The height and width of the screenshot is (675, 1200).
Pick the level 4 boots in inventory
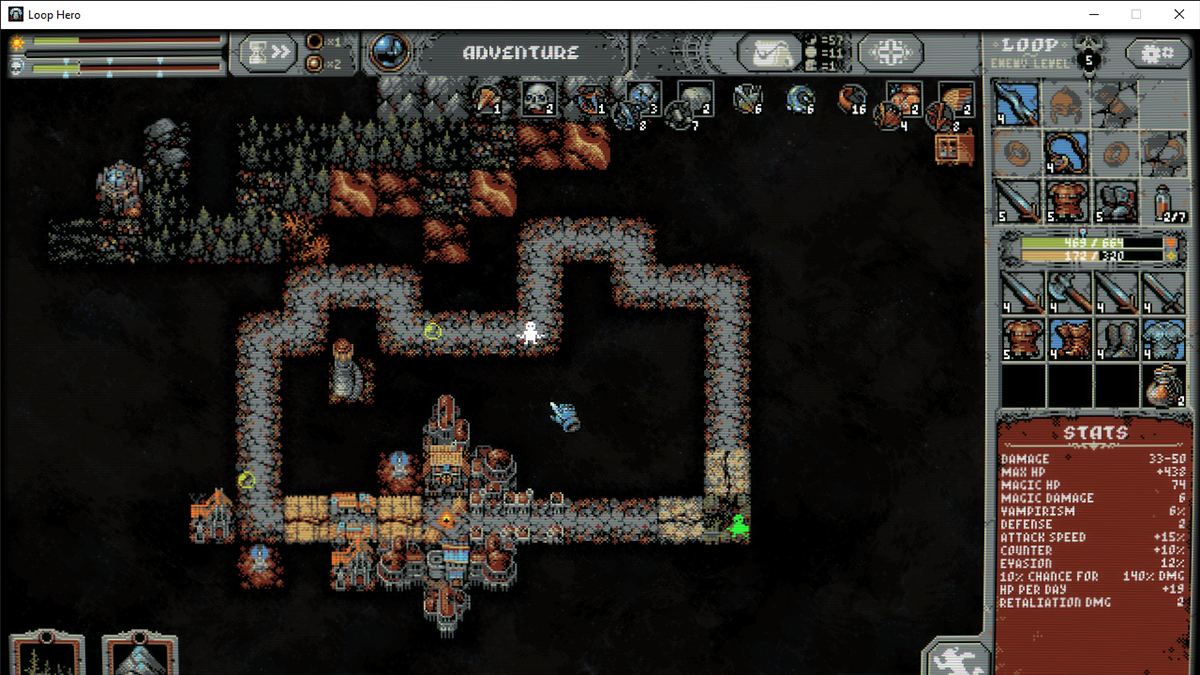click(x=1116, y=339)
